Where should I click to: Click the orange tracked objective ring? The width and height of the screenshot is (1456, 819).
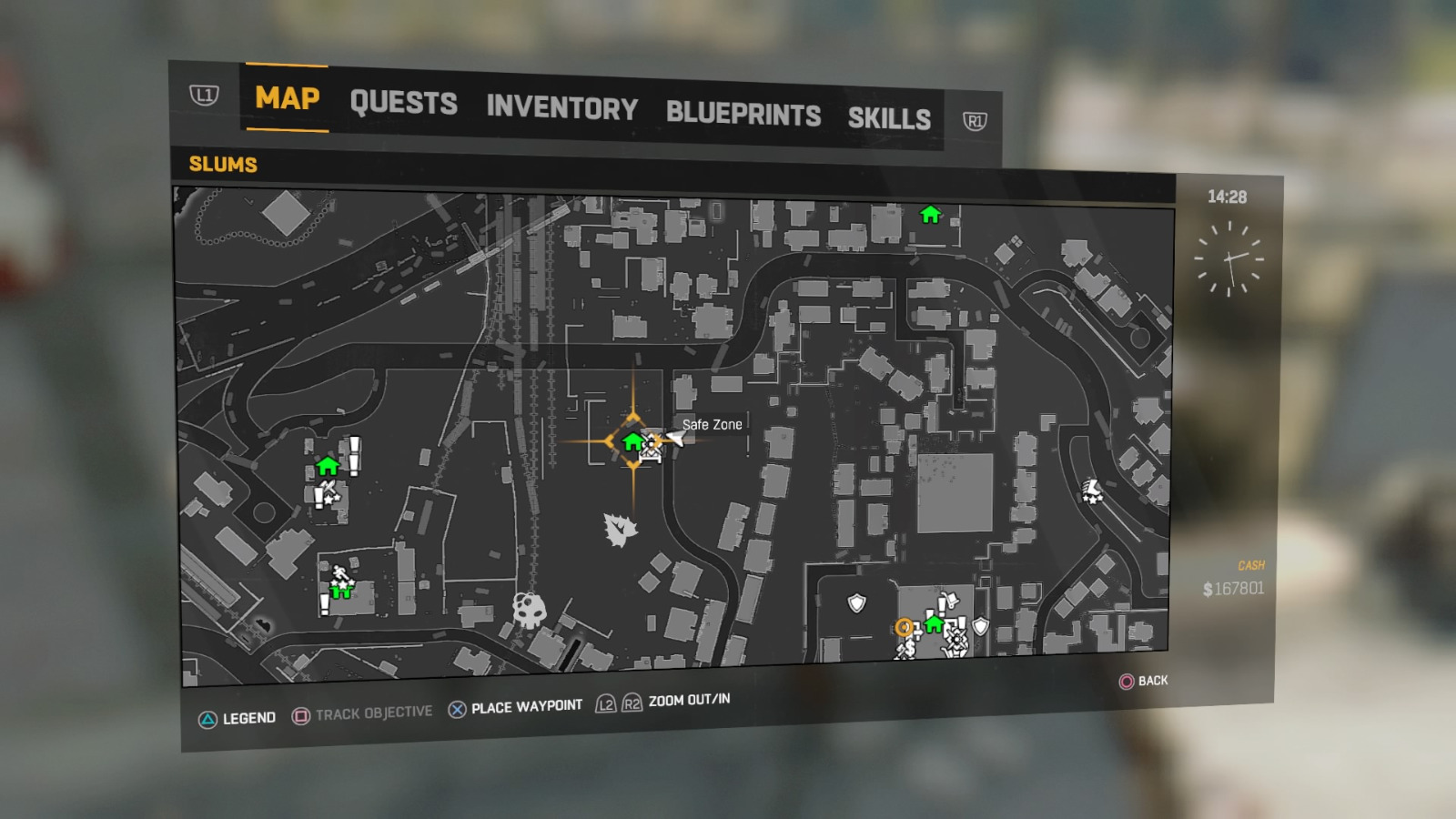point(905,627)
